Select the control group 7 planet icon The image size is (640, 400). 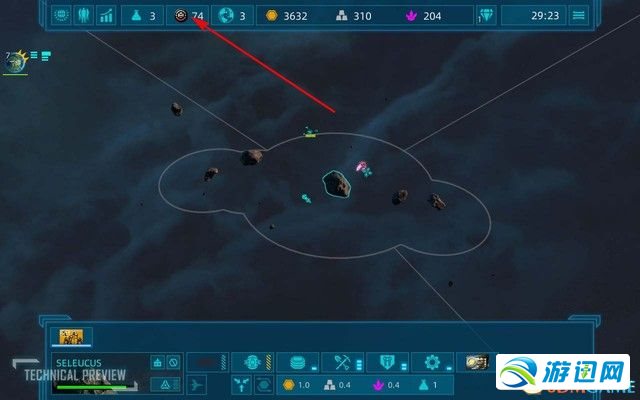[15, 62]
